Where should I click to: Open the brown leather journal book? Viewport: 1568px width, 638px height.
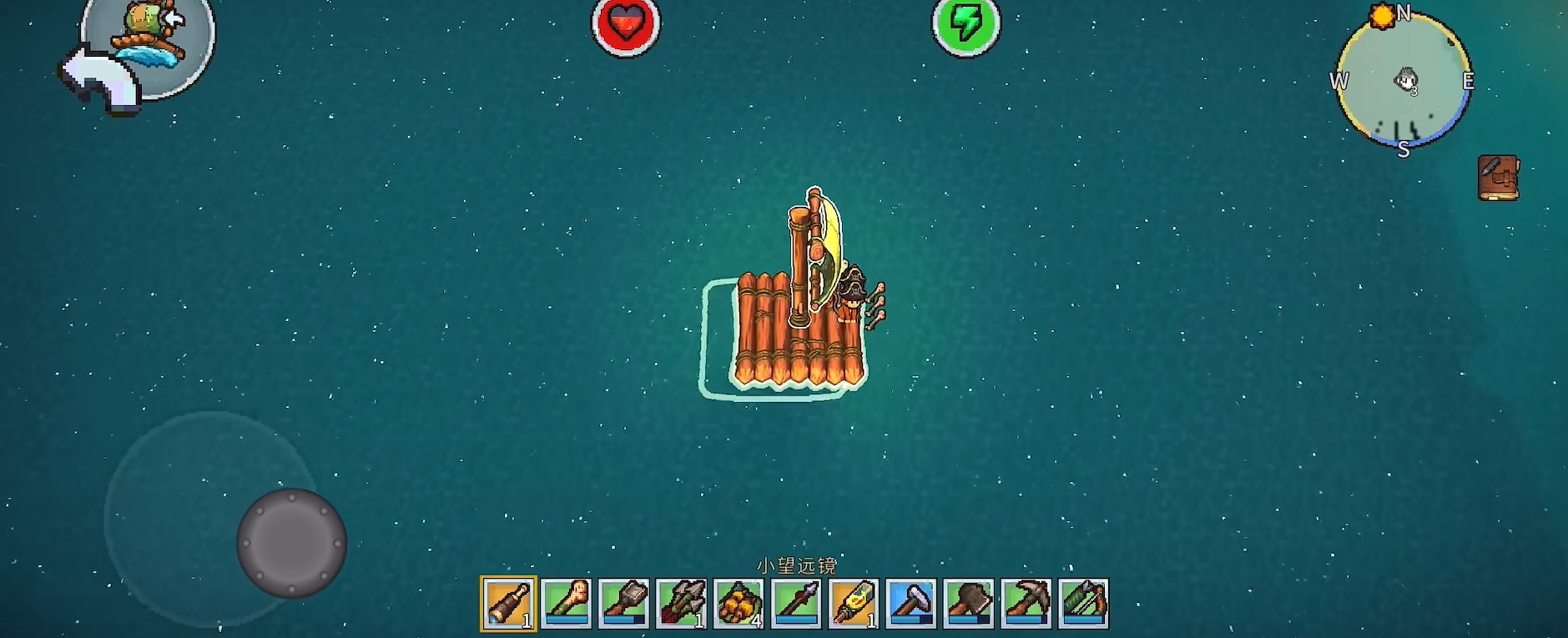pos(1498,178)
